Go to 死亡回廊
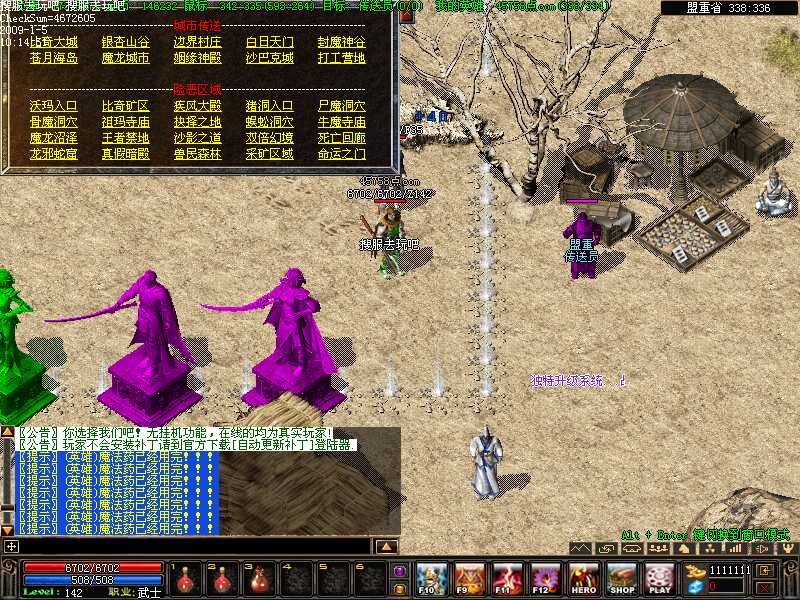This screenshot has height=600, width=800. click(x=342, y=137)
